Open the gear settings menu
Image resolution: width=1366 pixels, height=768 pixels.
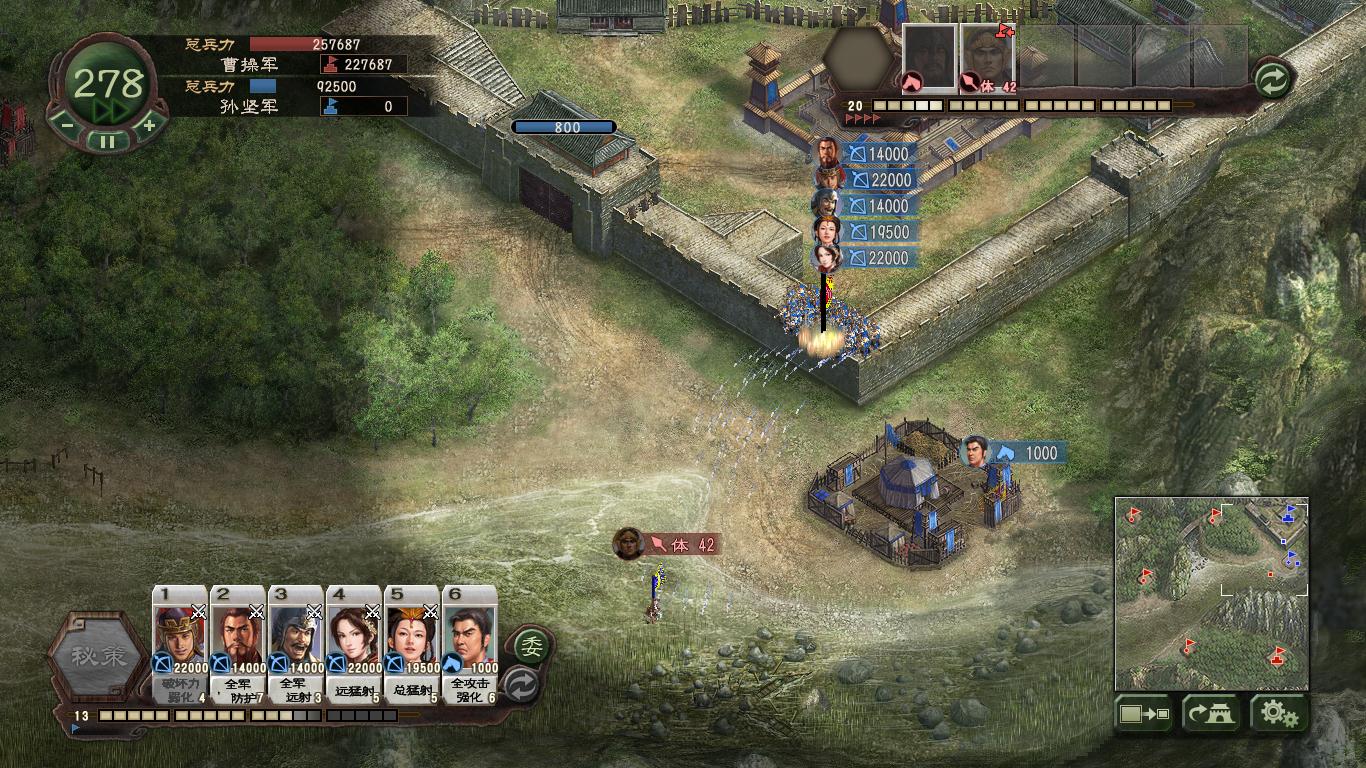1279,714
